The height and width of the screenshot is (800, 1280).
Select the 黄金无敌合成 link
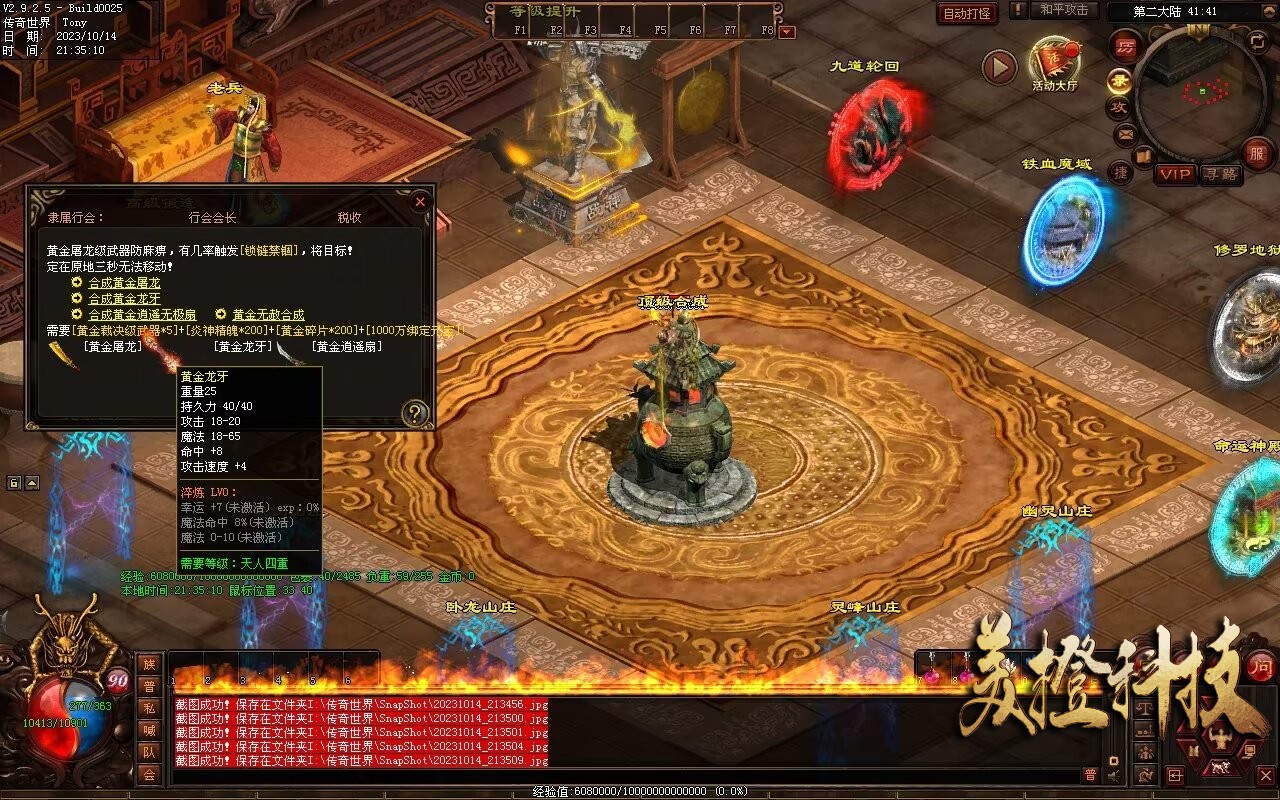[x=268, y=315]
